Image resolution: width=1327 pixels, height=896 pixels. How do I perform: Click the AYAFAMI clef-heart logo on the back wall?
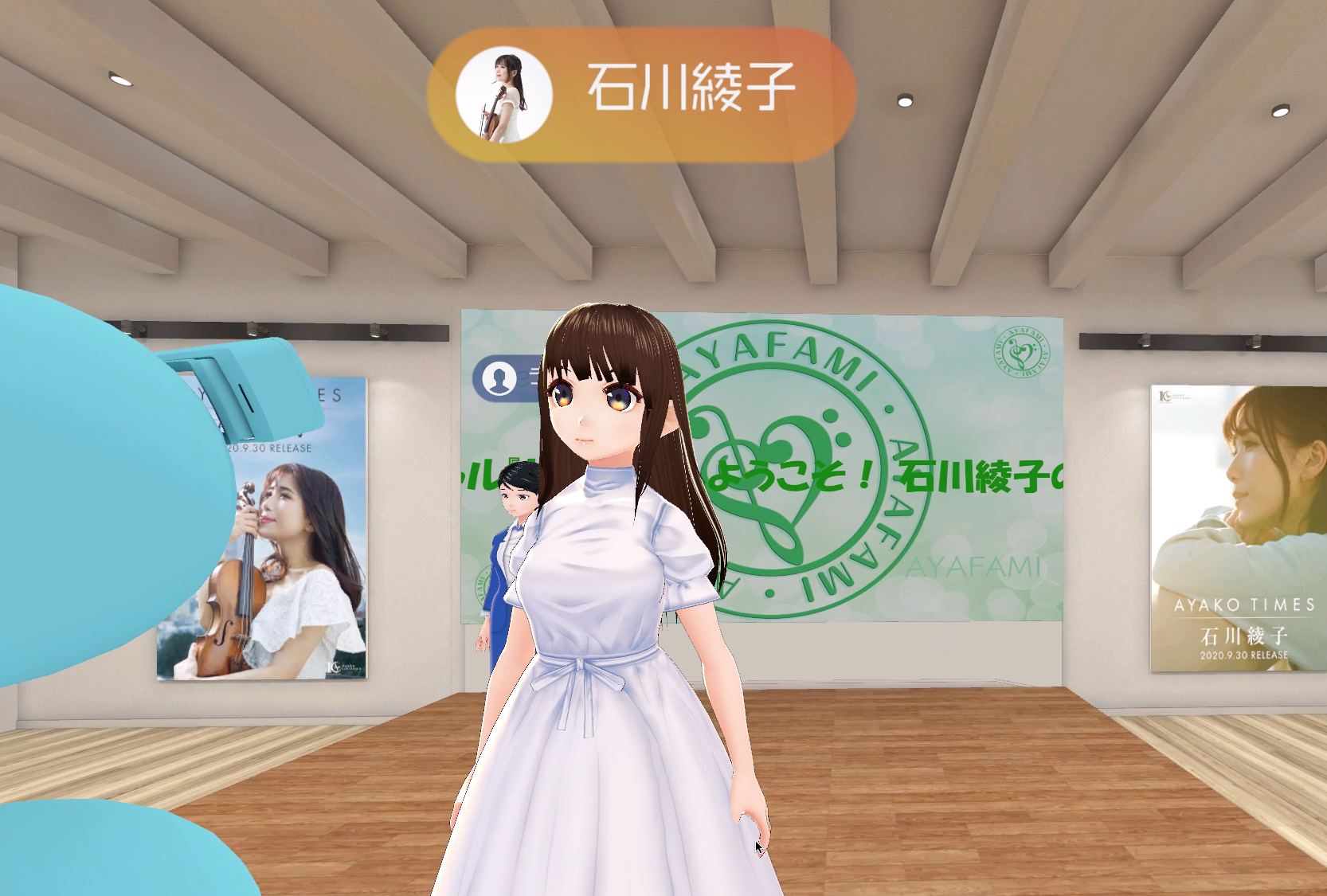(x=777, y=514)
